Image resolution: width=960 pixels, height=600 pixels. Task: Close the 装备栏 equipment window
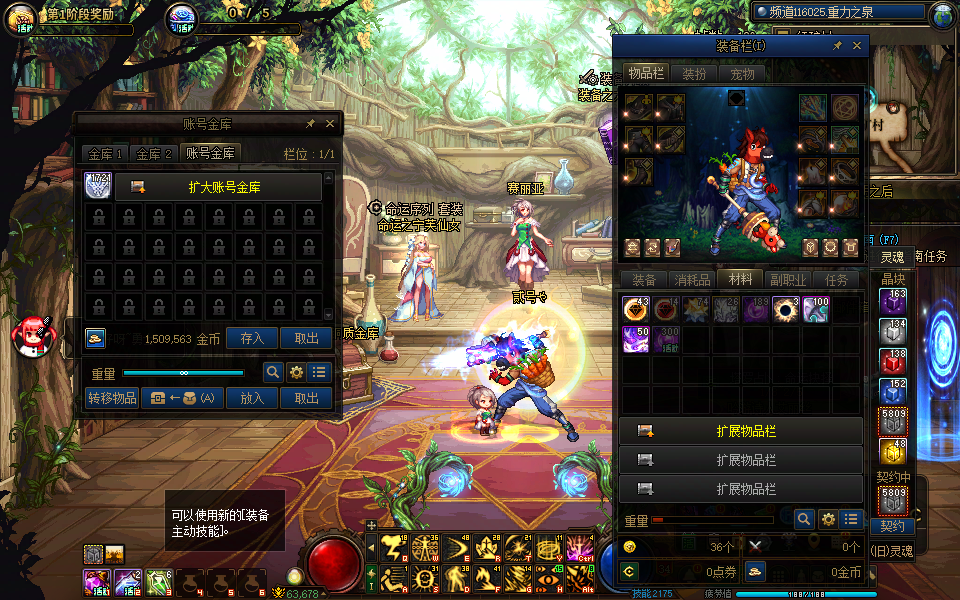point(857,46)
